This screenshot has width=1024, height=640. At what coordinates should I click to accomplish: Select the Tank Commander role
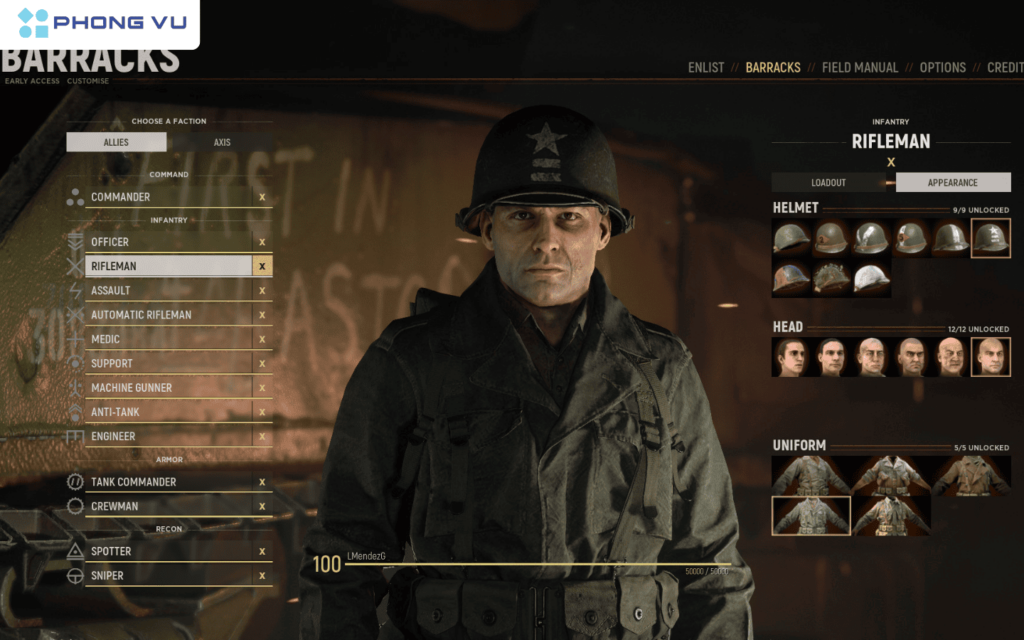point(133,482)
